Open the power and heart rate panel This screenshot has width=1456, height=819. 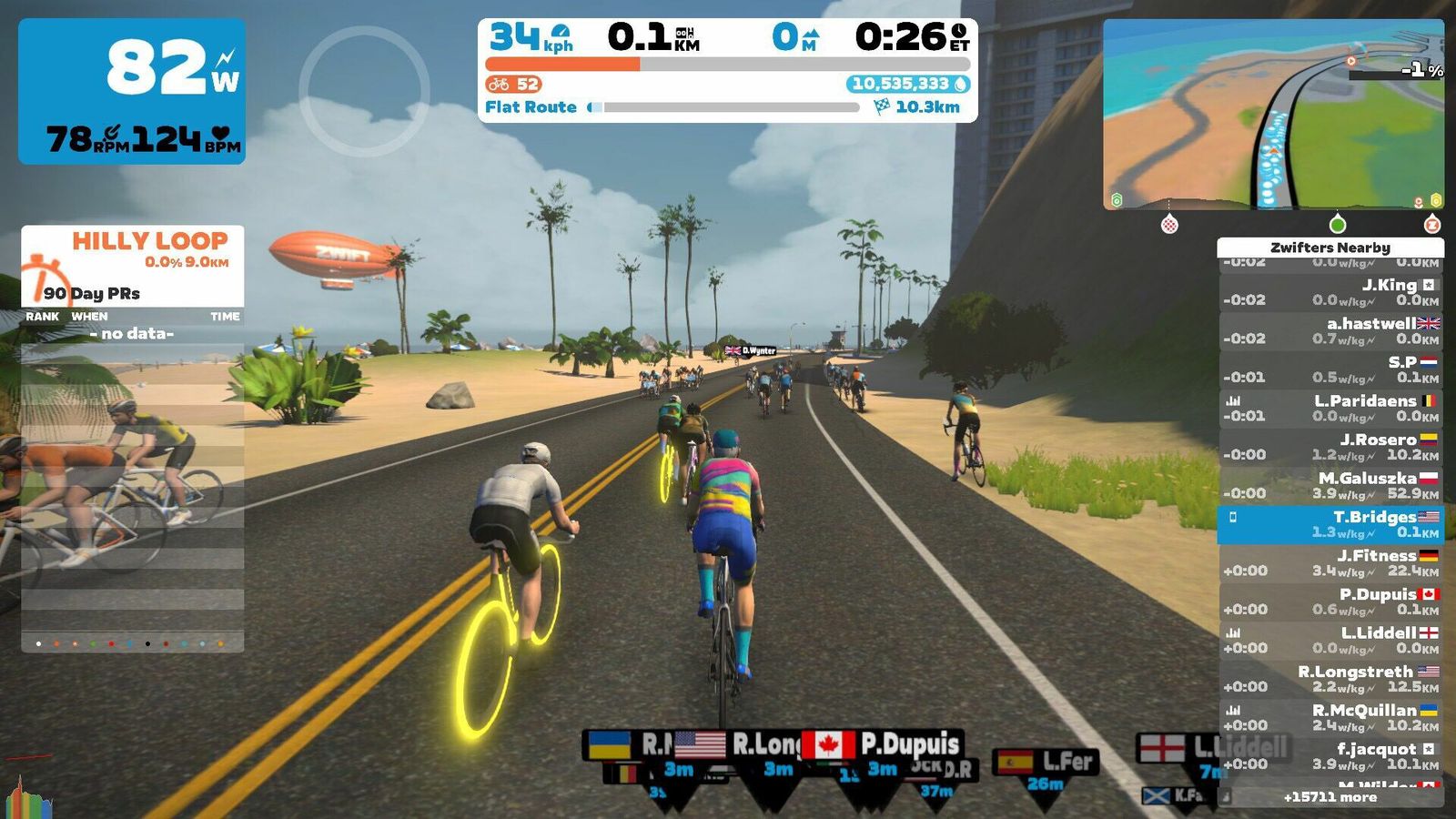coord(132,91)
